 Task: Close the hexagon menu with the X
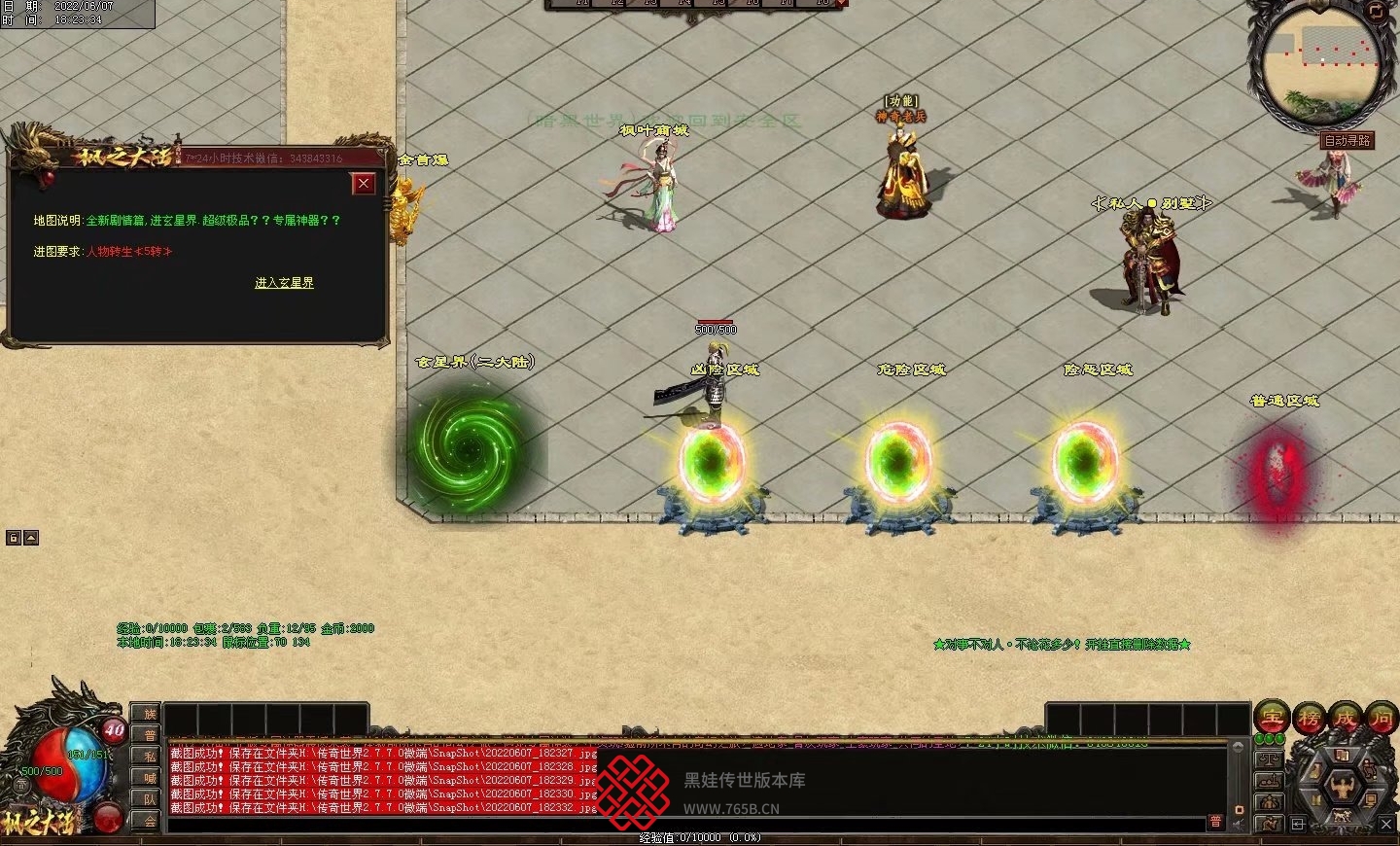coord(1386,824)
